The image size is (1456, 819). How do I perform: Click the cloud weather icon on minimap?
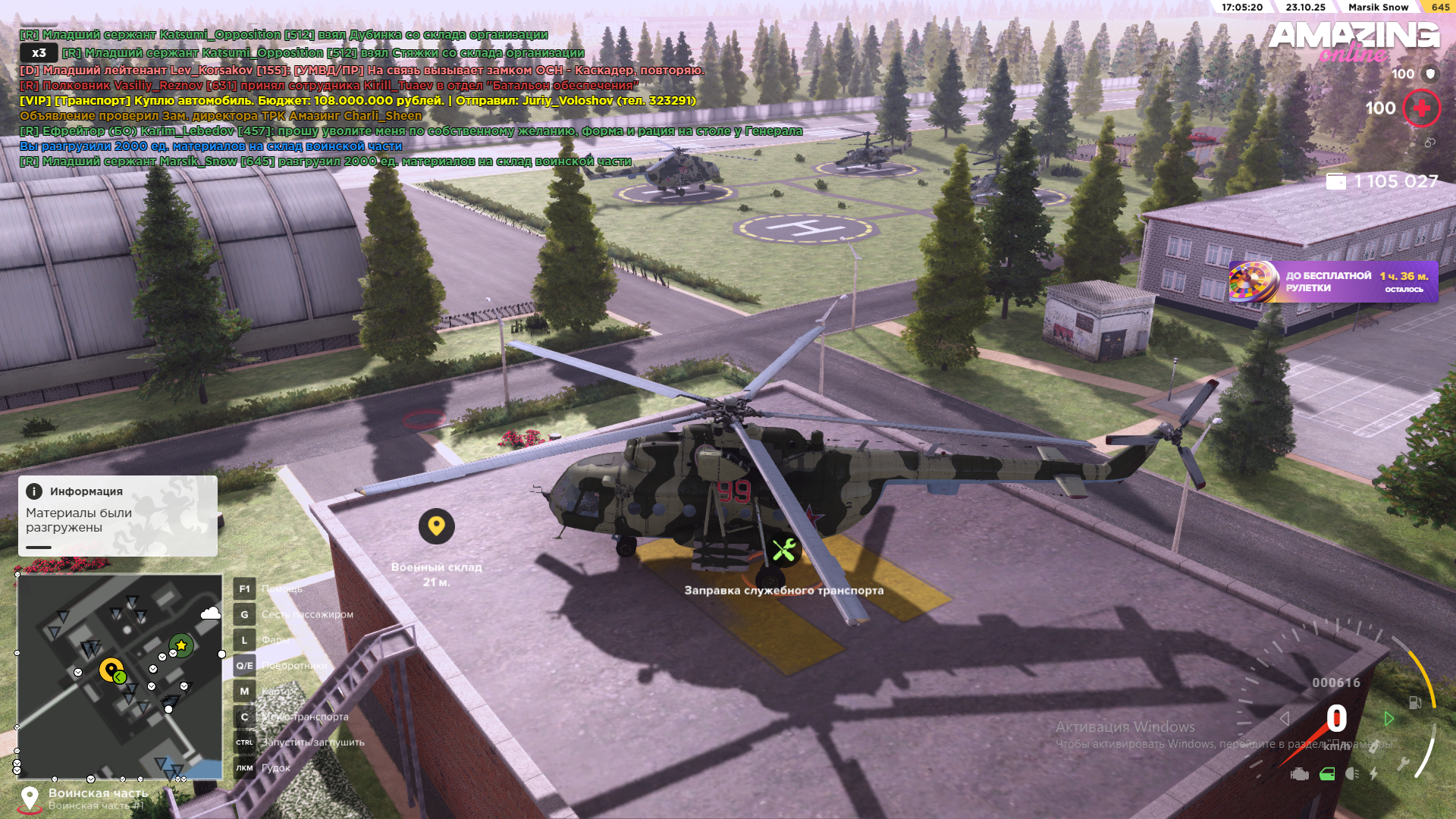pyautogui.click(x=210, y=613)
